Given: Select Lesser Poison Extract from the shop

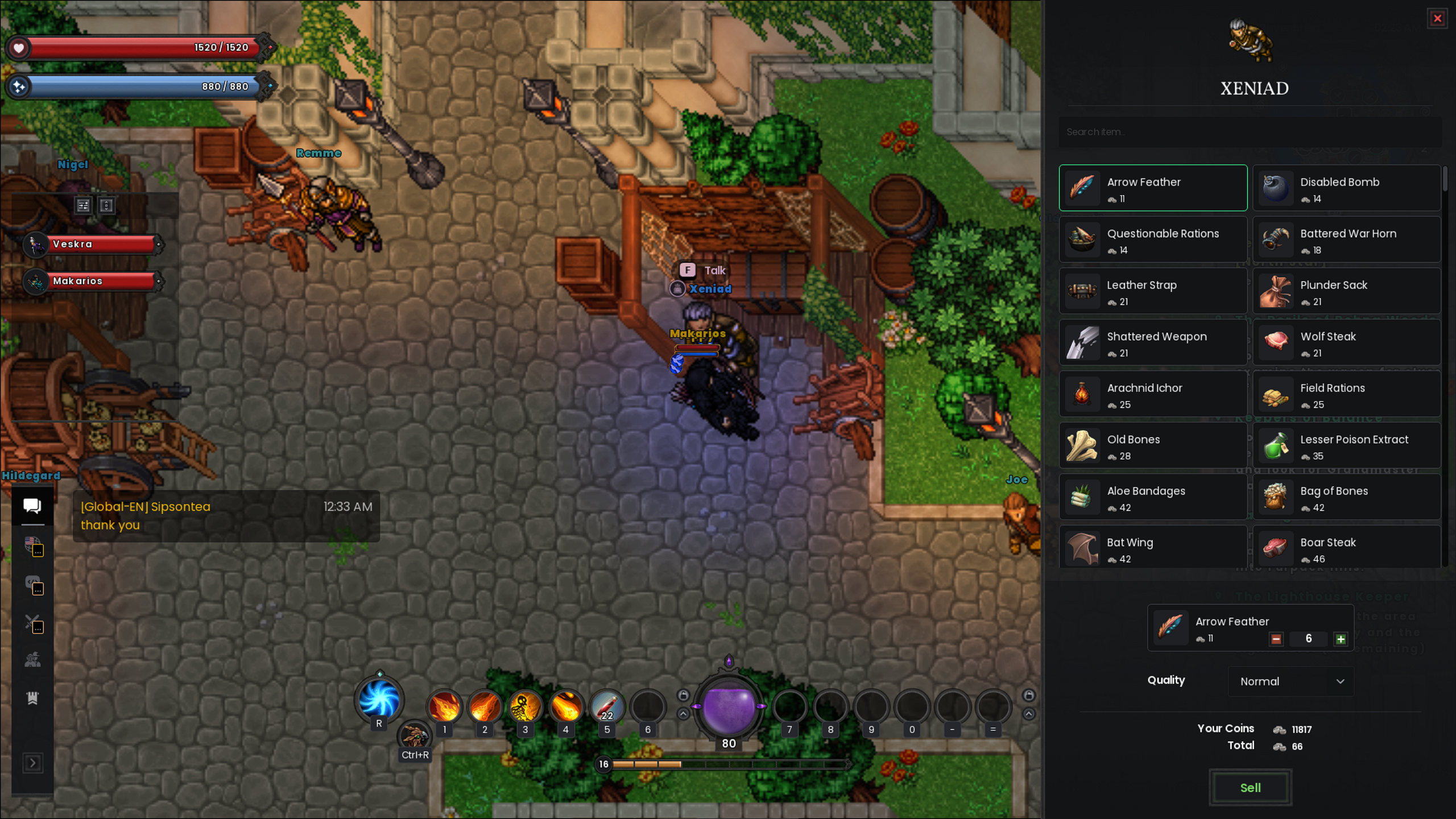Looking at the screenshot, I should (1346, 445).
